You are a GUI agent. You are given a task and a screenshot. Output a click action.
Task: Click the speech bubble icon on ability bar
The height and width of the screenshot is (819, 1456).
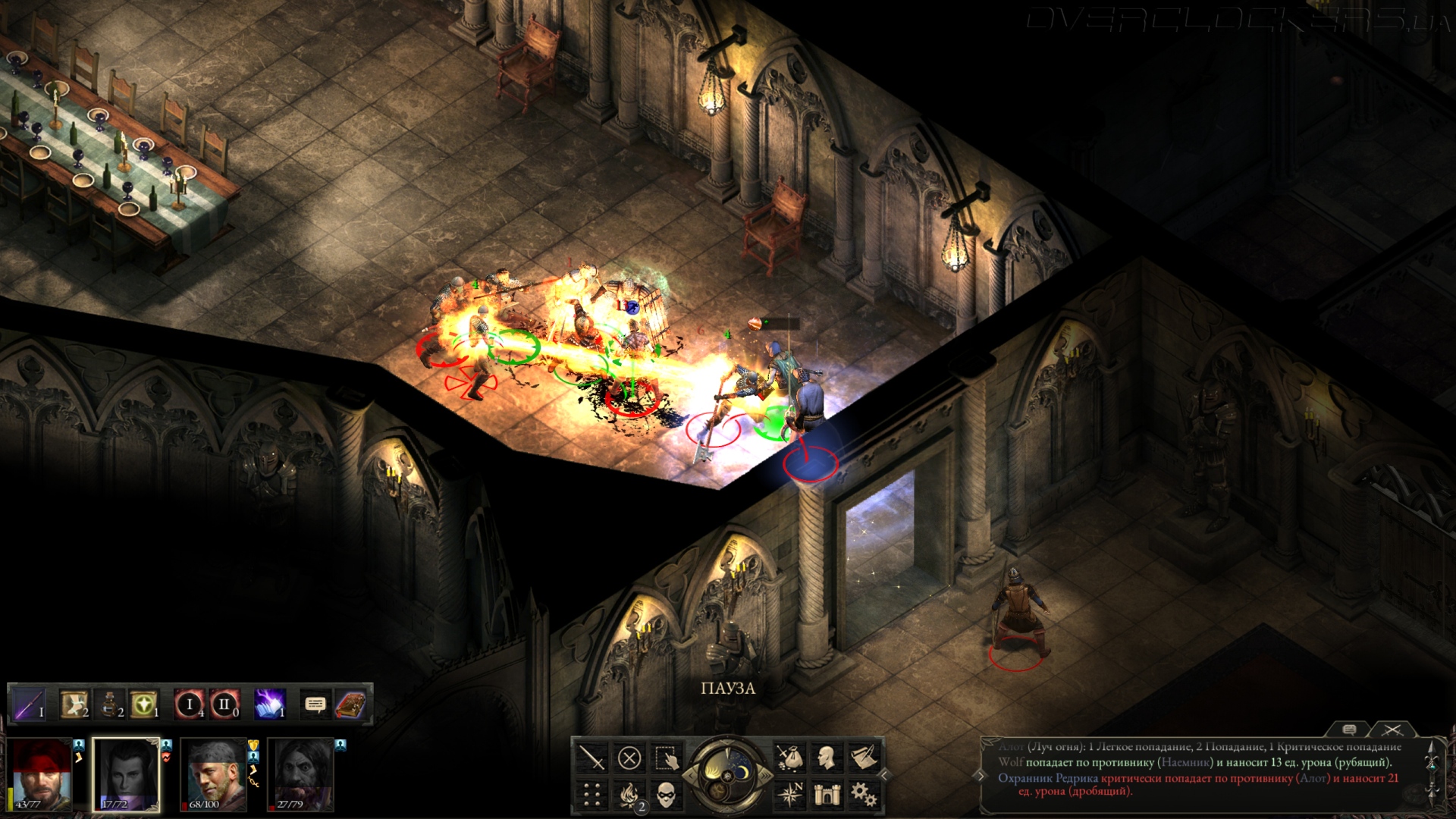tap(315, 705)
